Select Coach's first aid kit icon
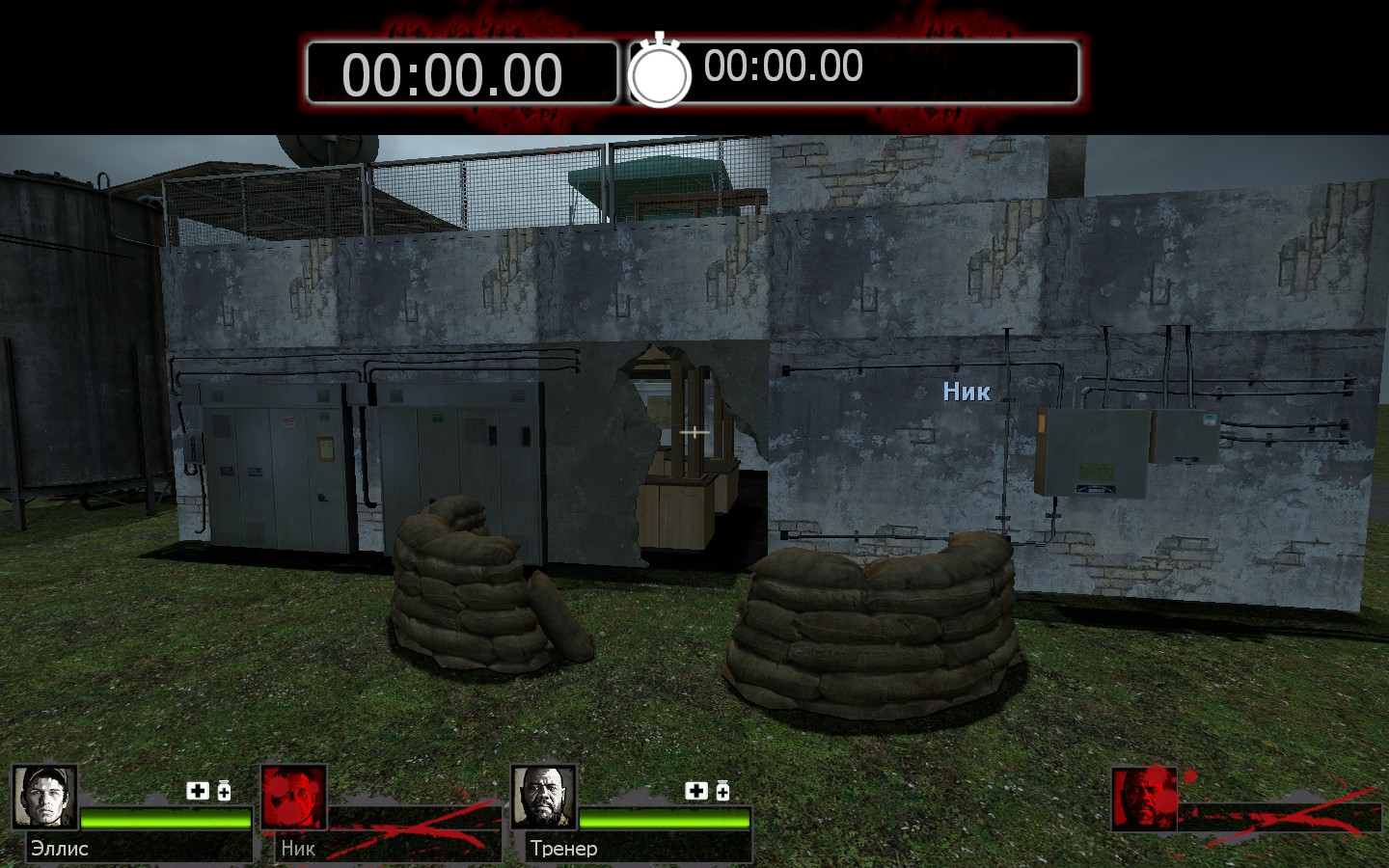1389x868 pixels. point(696,791)
